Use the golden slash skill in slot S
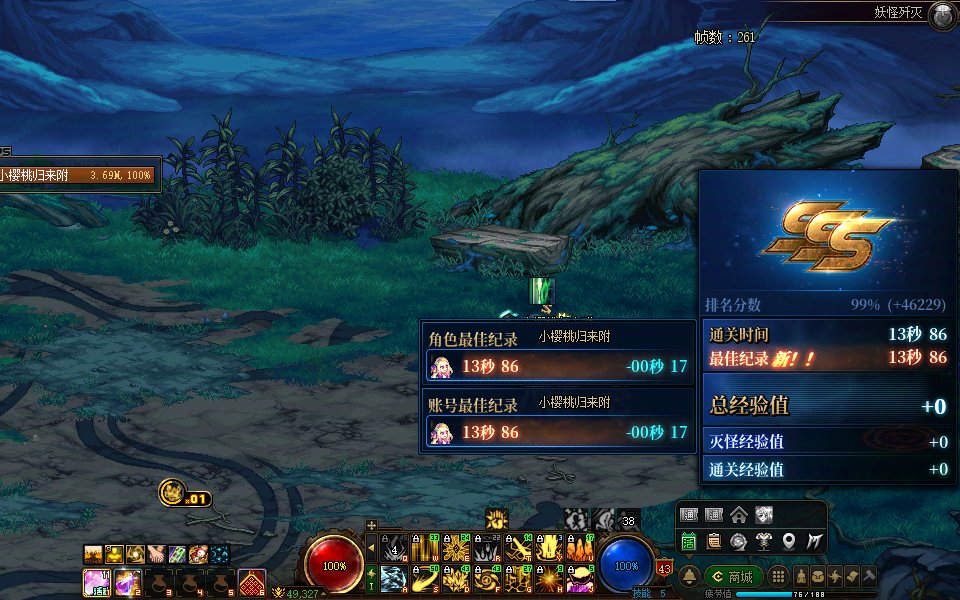Viewport: 960px width, 600px height. 425,578
